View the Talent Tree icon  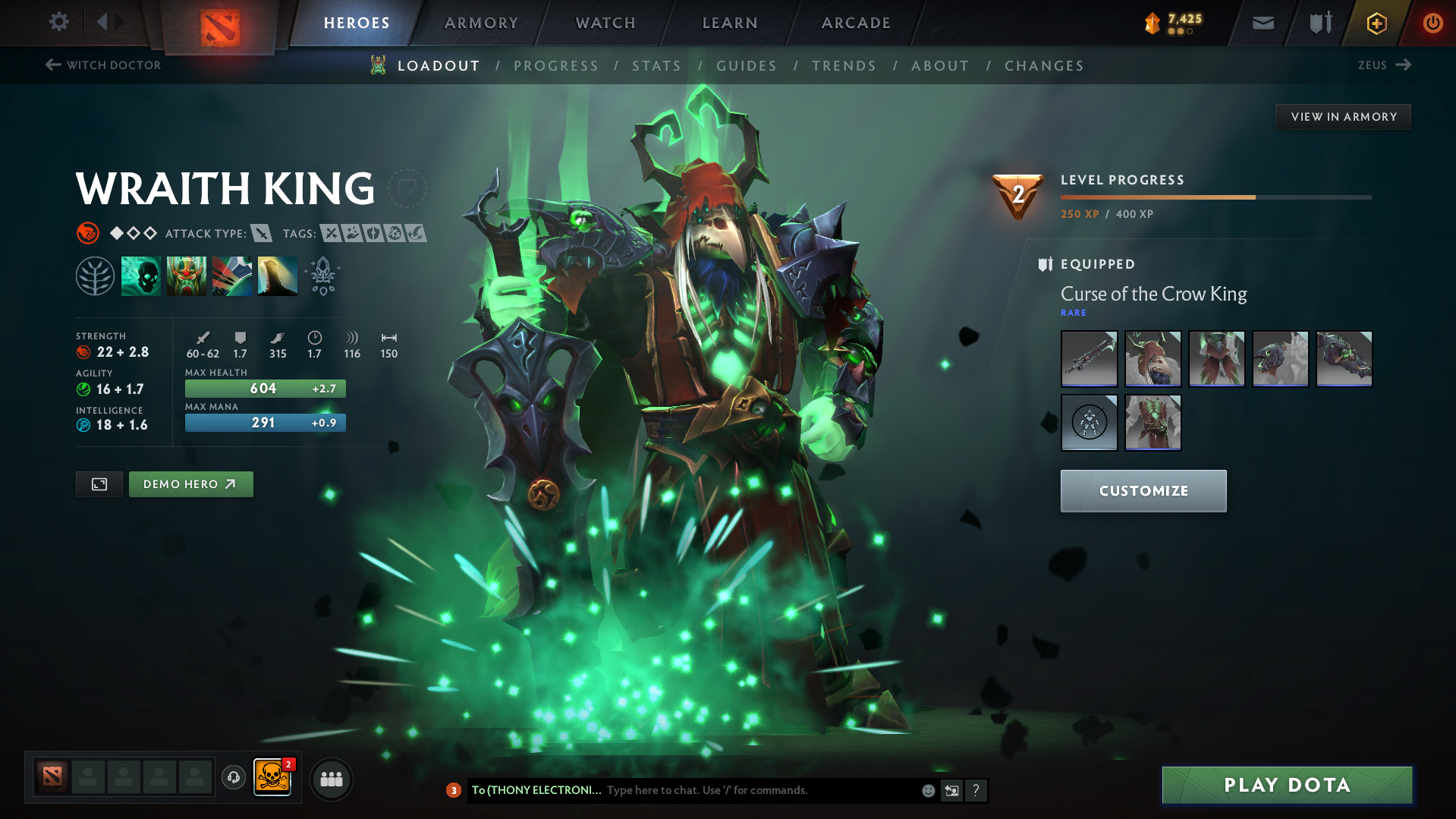coord(96,276)
